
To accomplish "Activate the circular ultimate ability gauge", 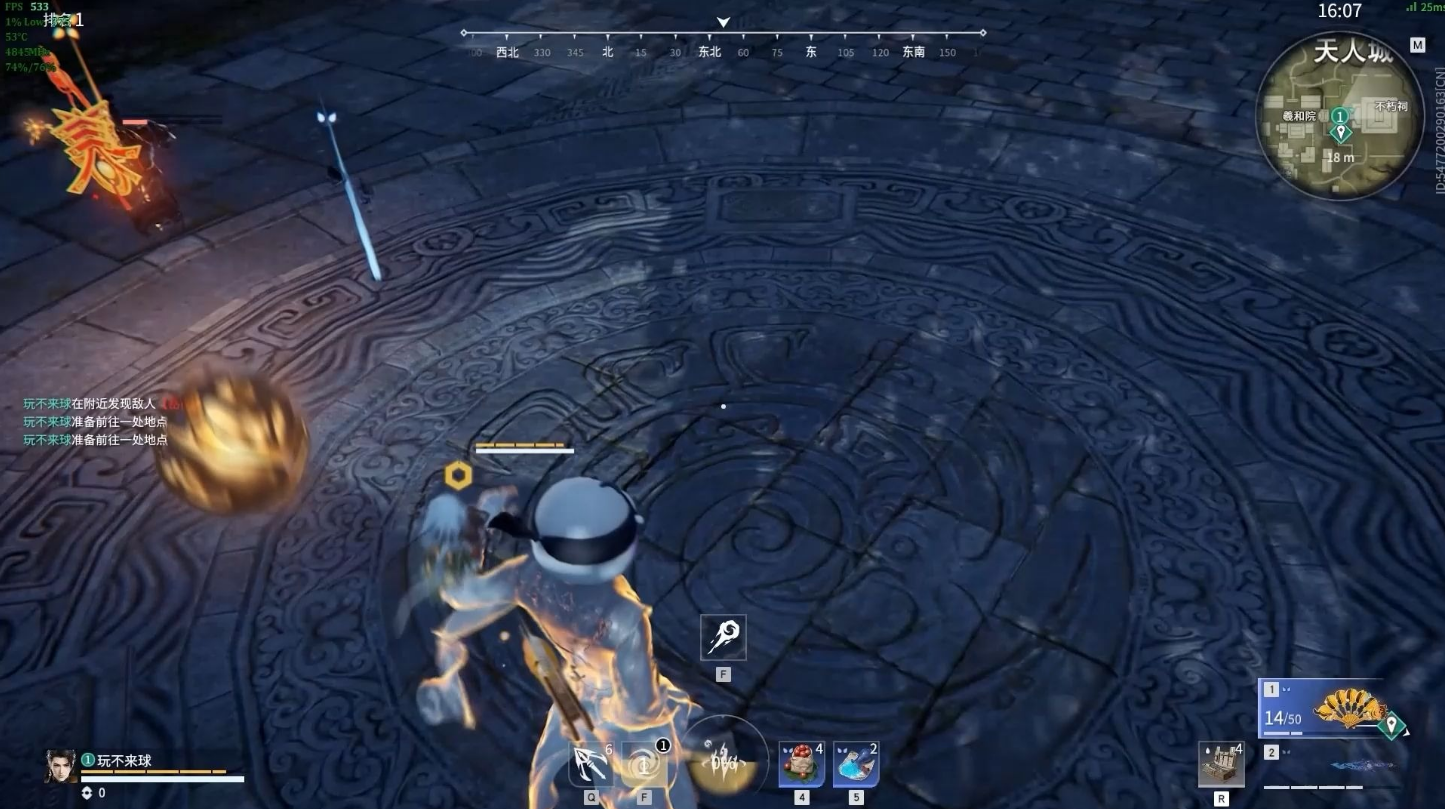I will click(x=724, y=760).
